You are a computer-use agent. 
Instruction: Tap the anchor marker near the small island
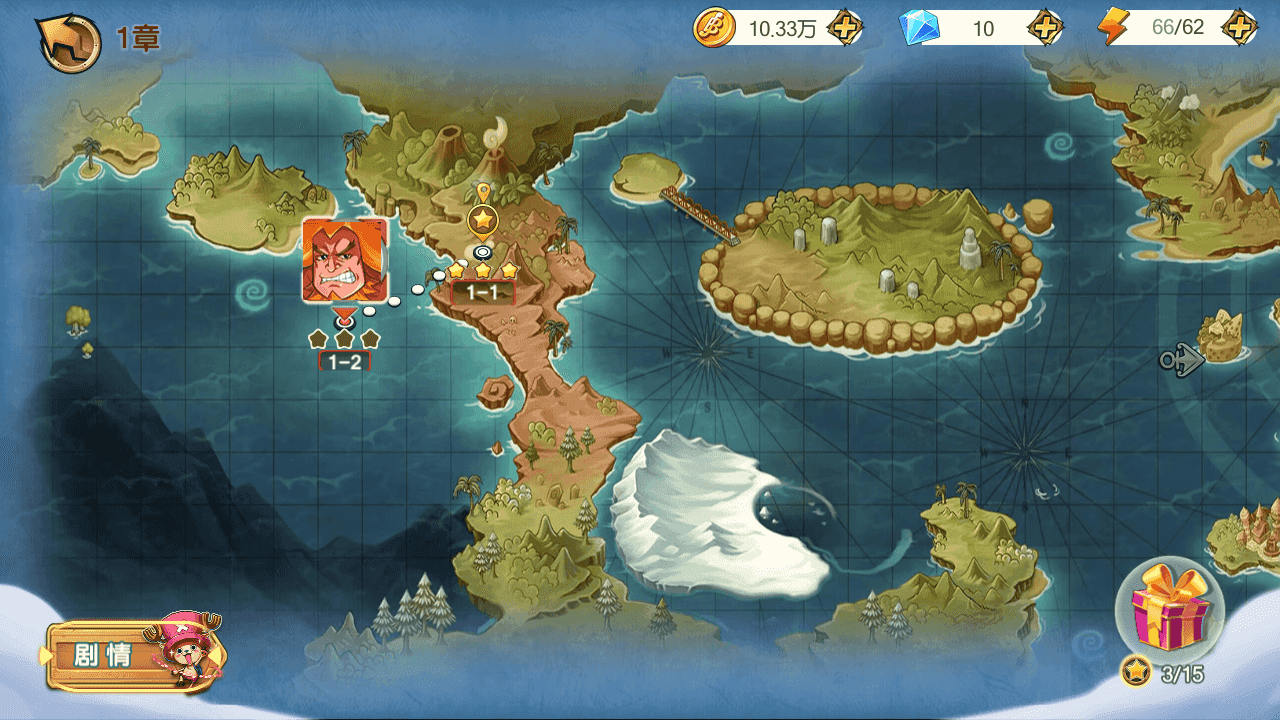[1181, 360]
